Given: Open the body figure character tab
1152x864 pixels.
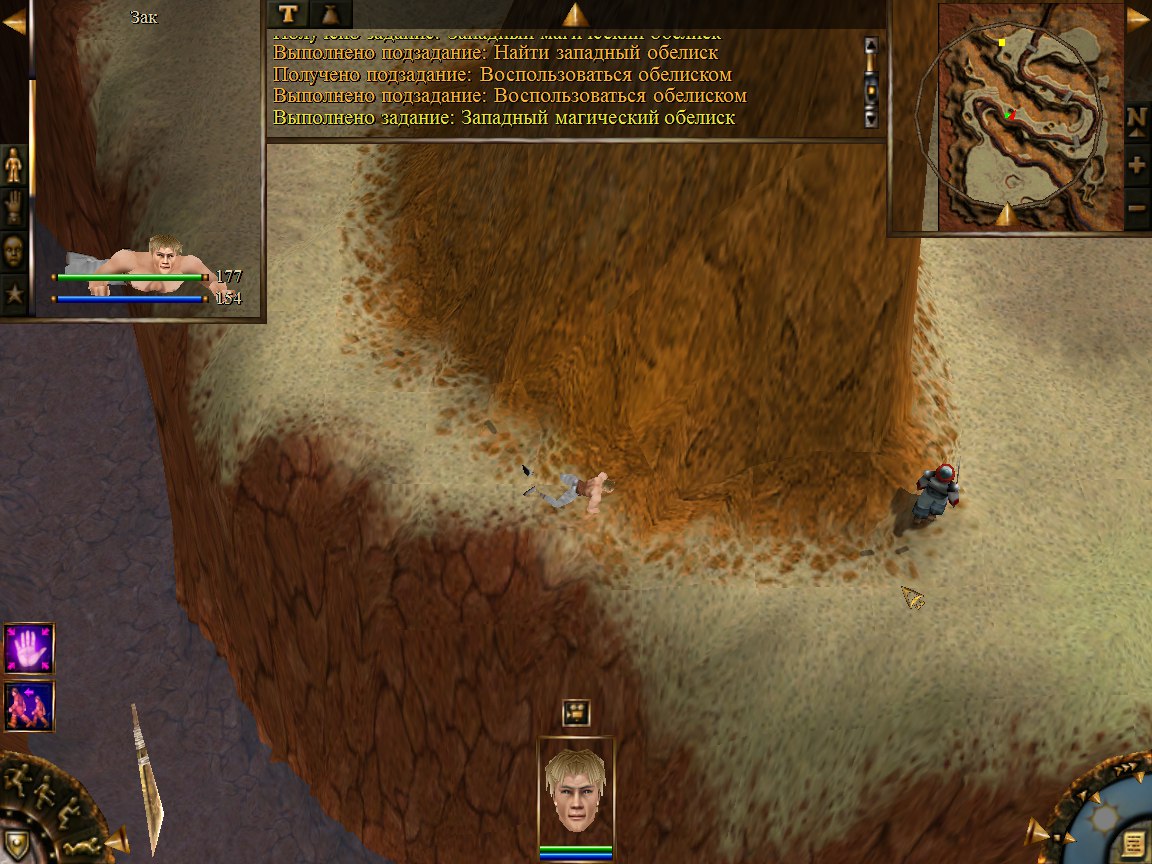Looking at the screenshot, I should (14, 164).
